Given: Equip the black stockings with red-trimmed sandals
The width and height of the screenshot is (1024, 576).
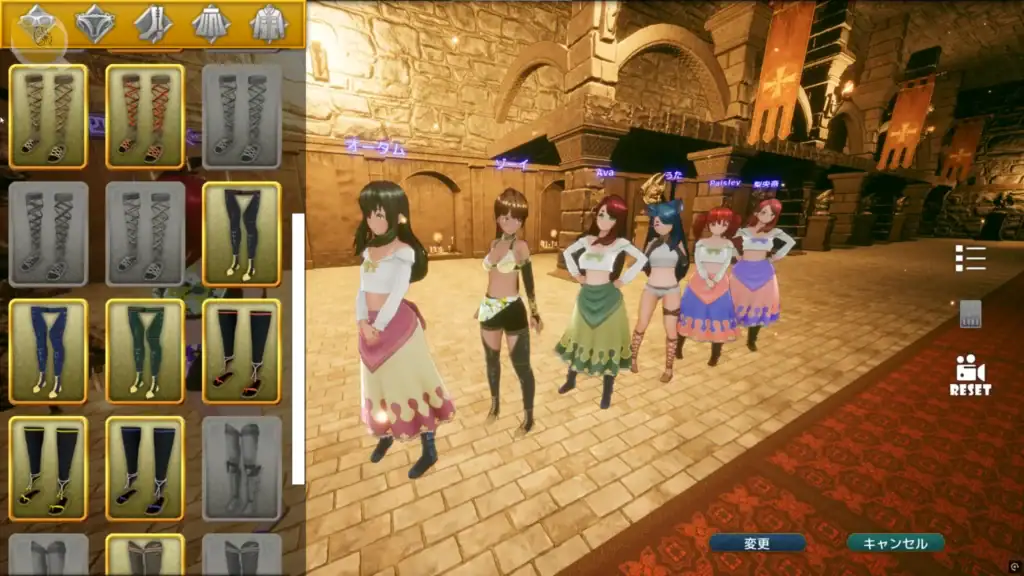Looking at the screenshot, I should [x=241, y=351].
